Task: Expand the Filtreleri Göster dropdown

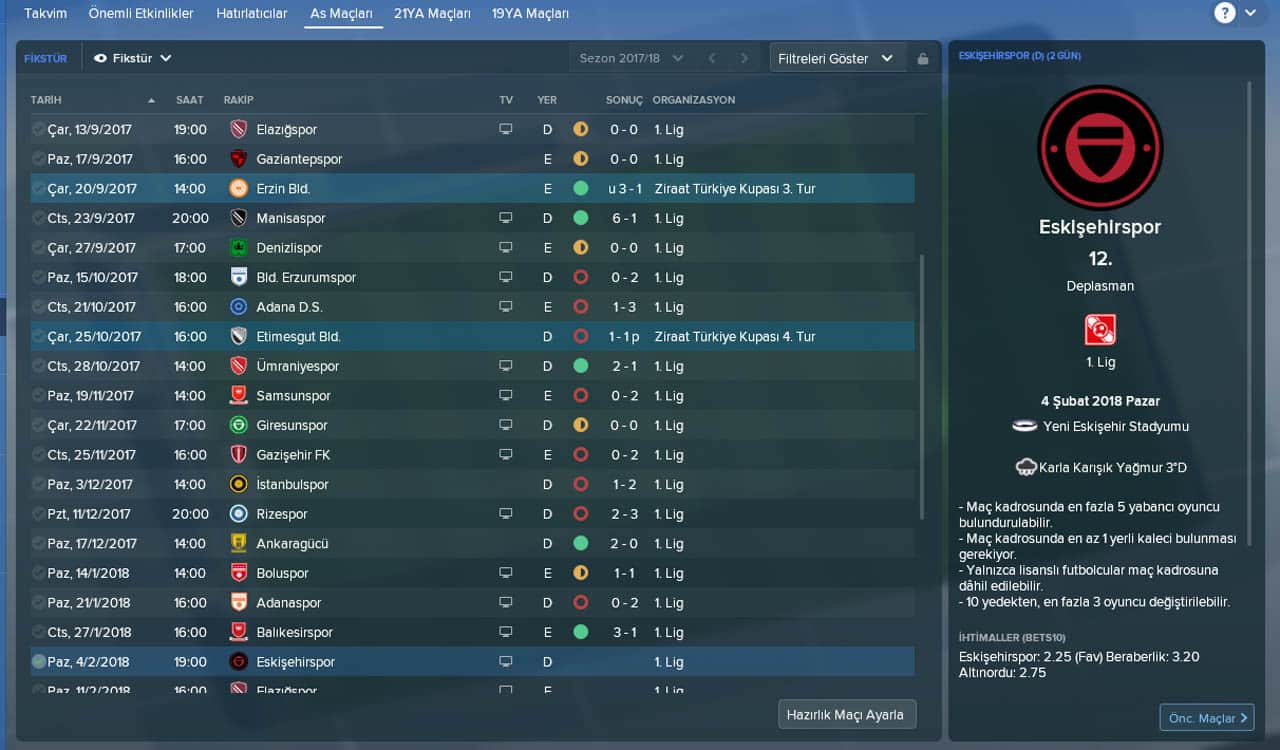Action: 836,58
